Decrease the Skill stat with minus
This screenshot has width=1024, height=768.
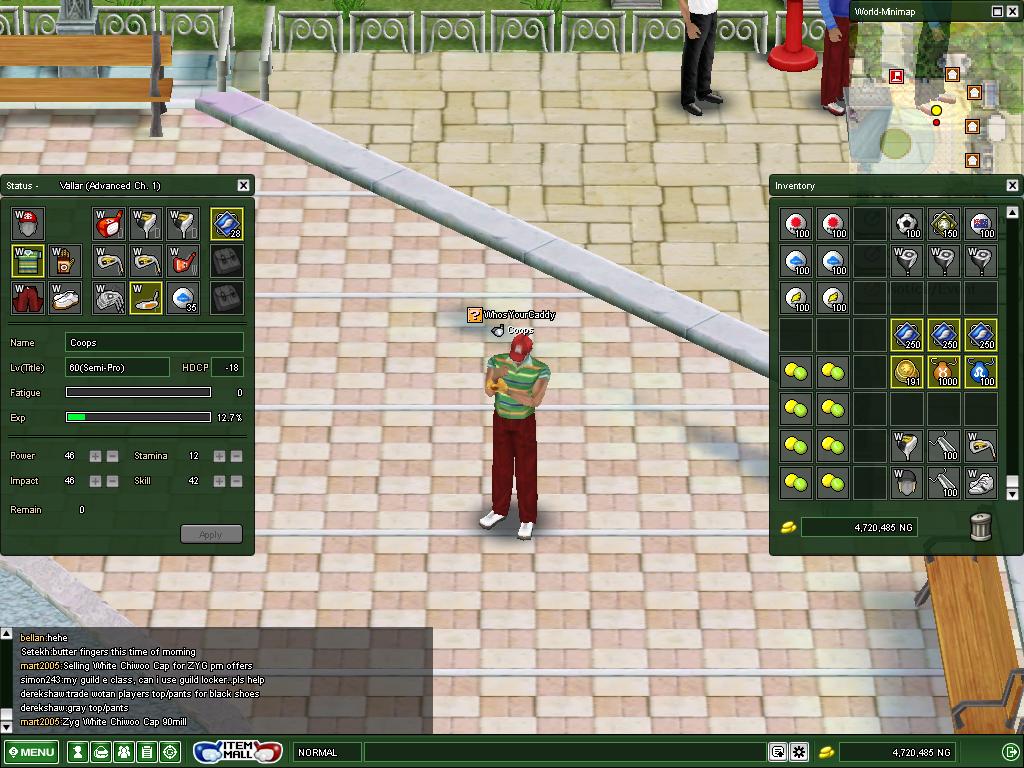click(x=236, y=481)
